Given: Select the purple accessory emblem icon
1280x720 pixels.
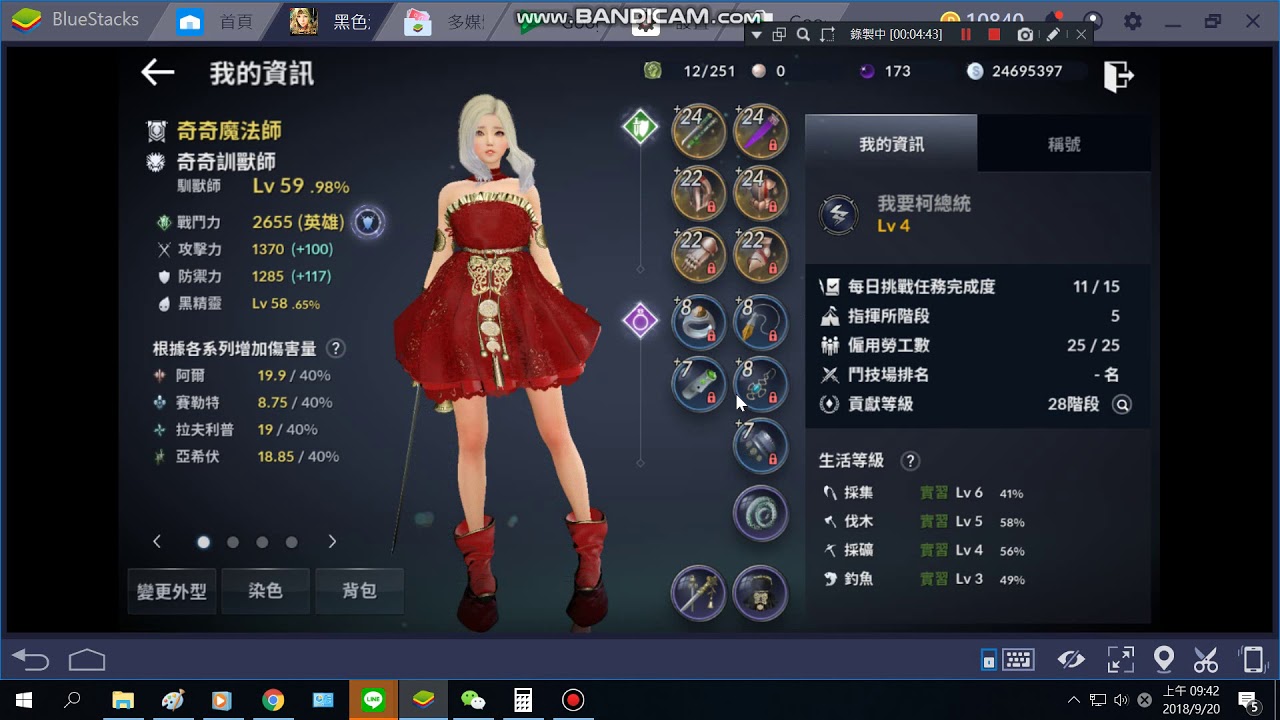Looking at the screenshot, I should pyautogui.click(x=640, y=322).
